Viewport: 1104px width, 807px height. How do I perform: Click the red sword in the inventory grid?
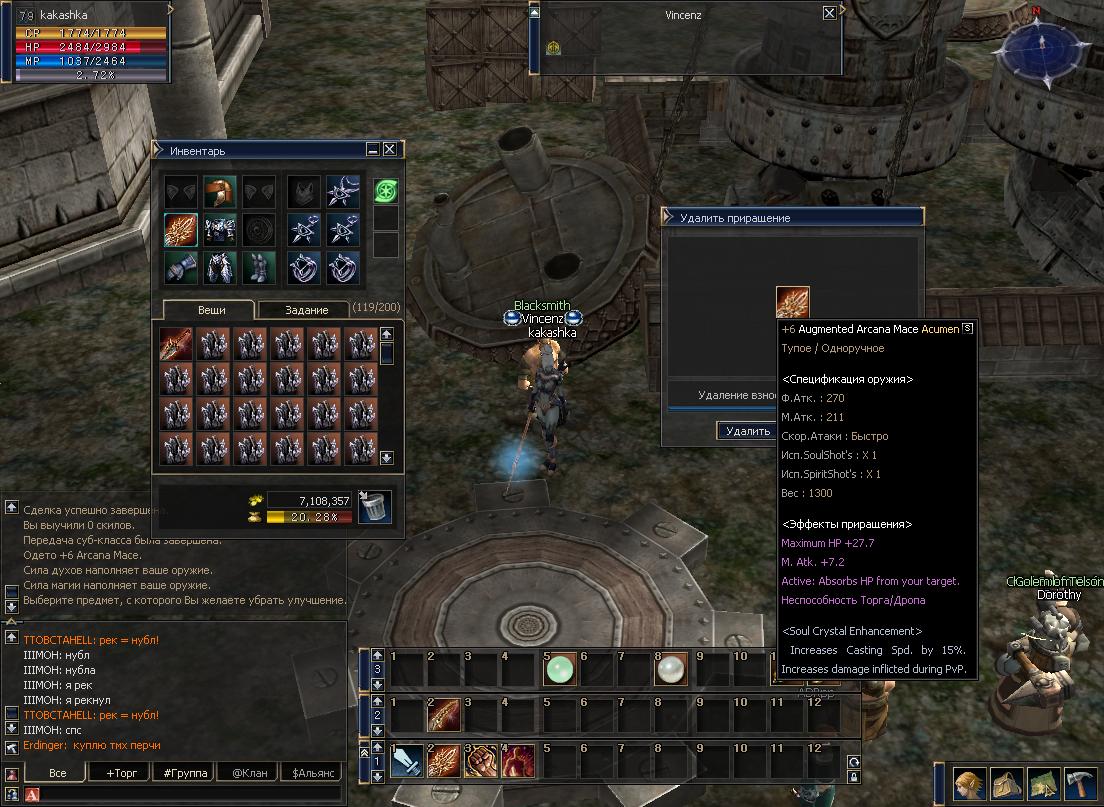point(177,345)
